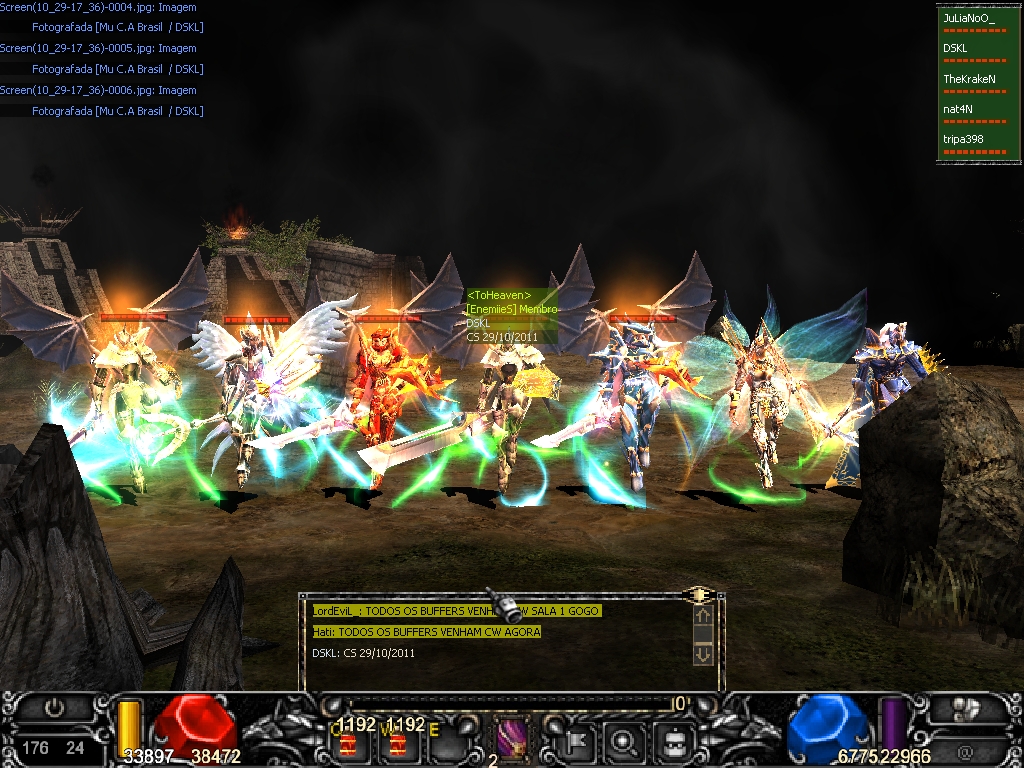
Task: Click LordEviL's chat message
Action: click(457, 611)
